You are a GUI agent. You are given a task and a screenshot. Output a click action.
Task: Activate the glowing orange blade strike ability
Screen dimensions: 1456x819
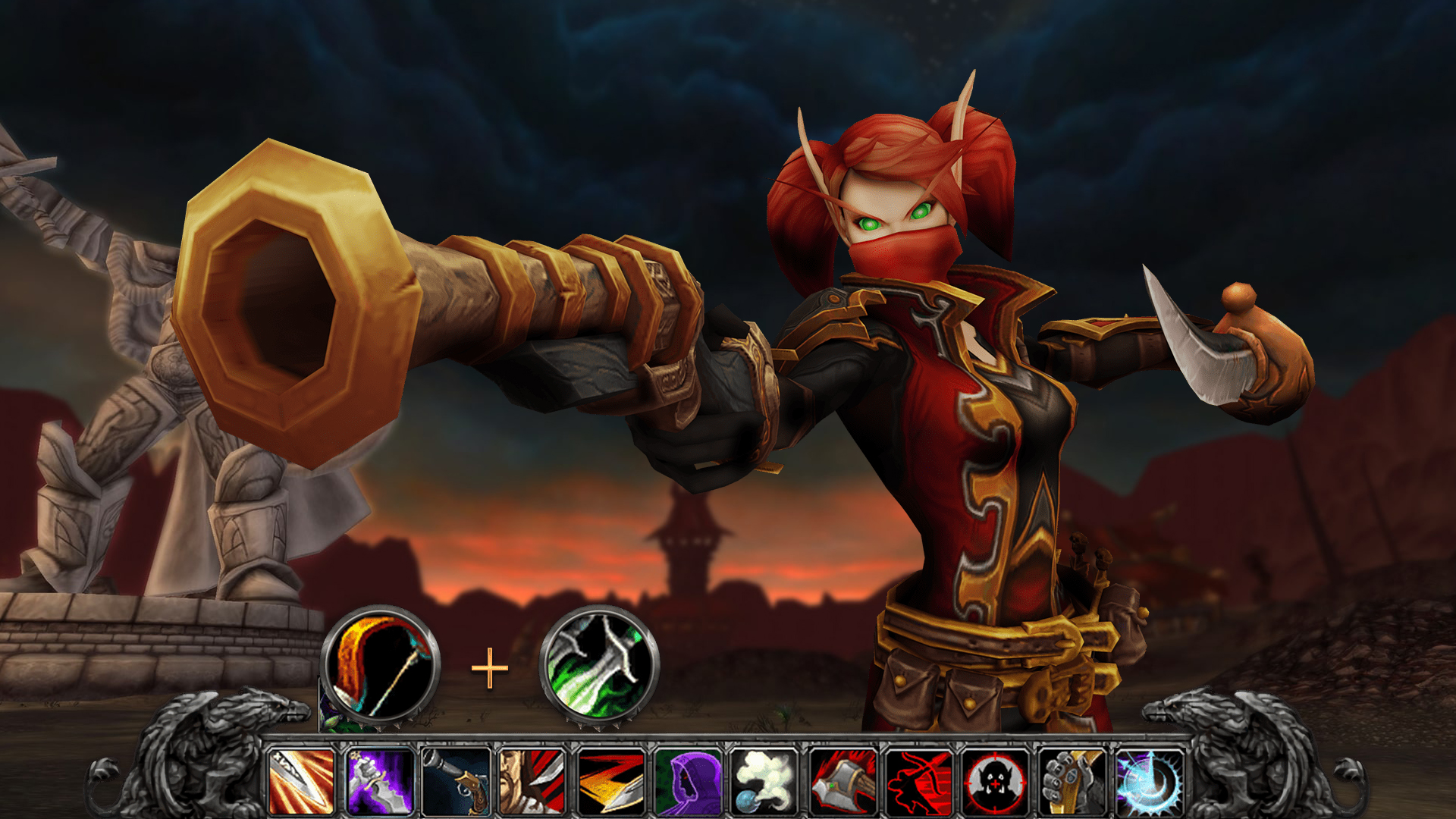[302, 781]
